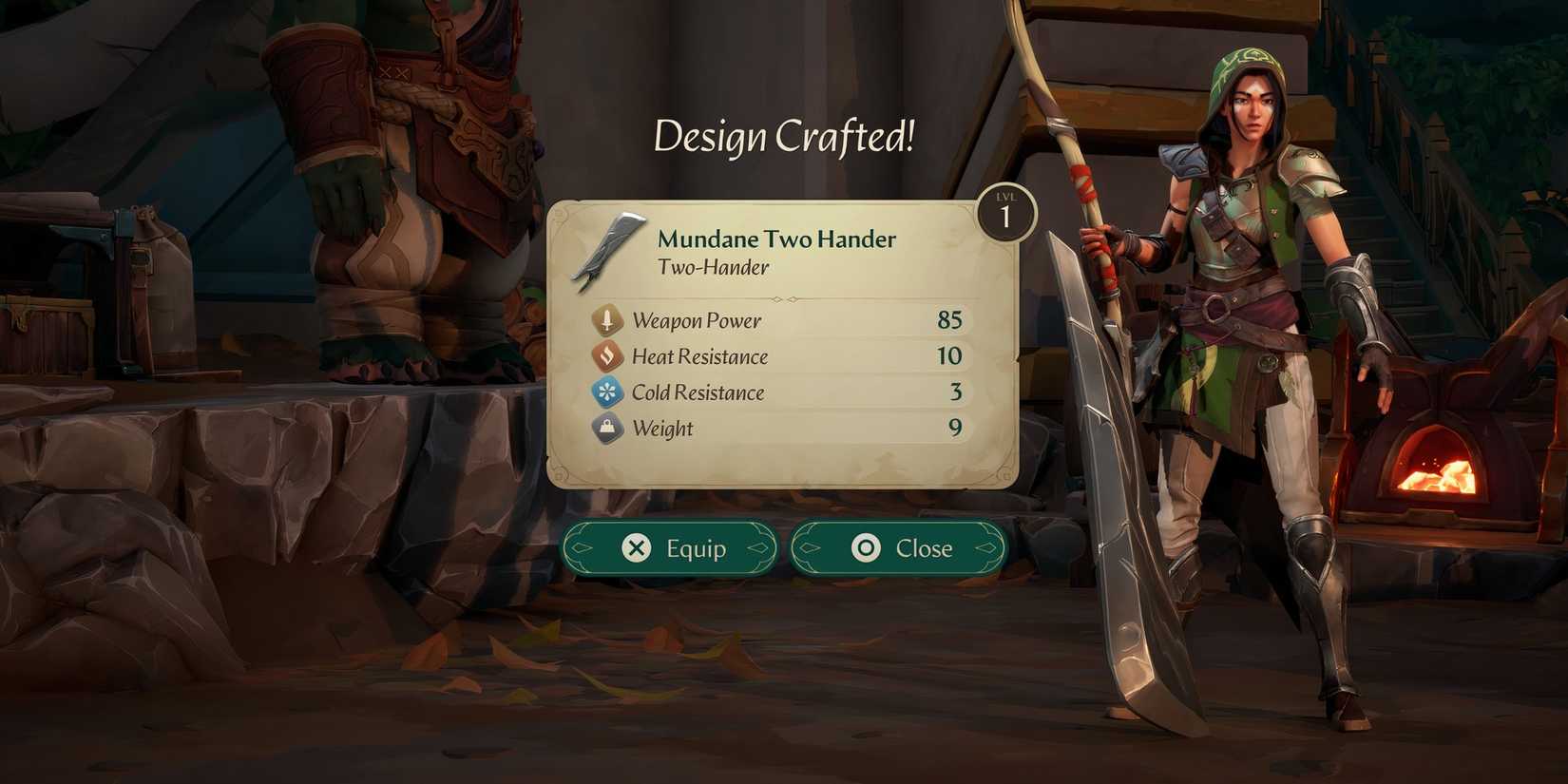Click the left chevron on the Equip button

(x=582, y=548)
